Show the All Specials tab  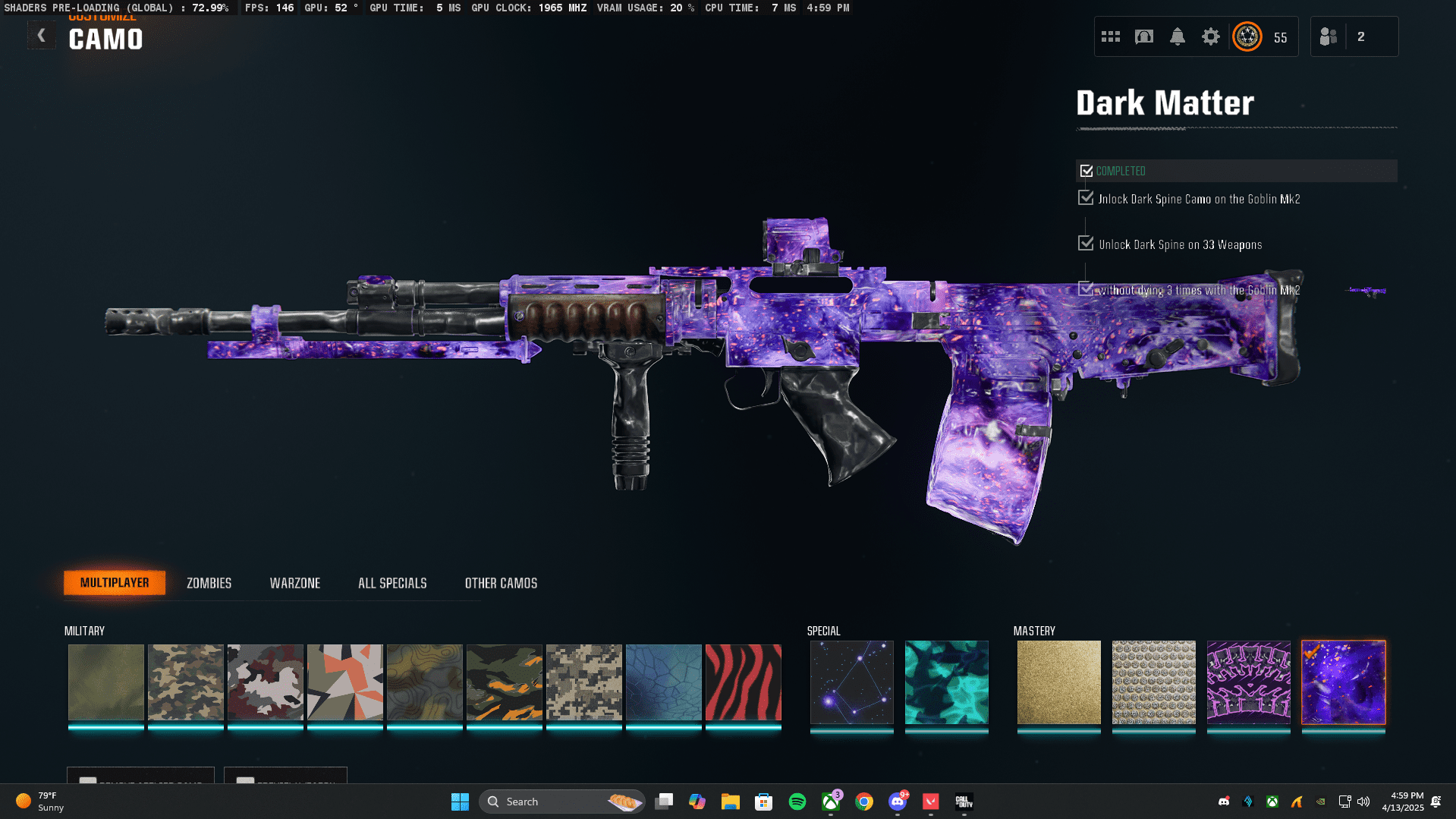coord(392,583)
